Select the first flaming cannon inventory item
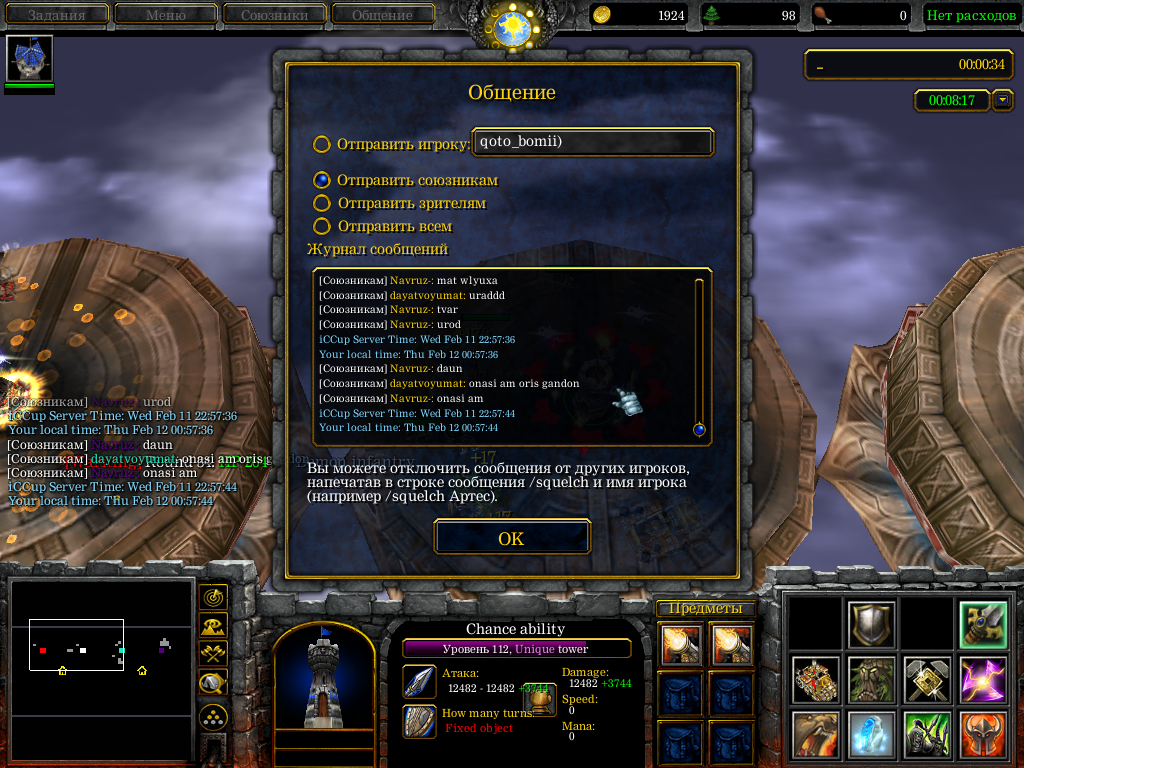 (x=681, y=645)
